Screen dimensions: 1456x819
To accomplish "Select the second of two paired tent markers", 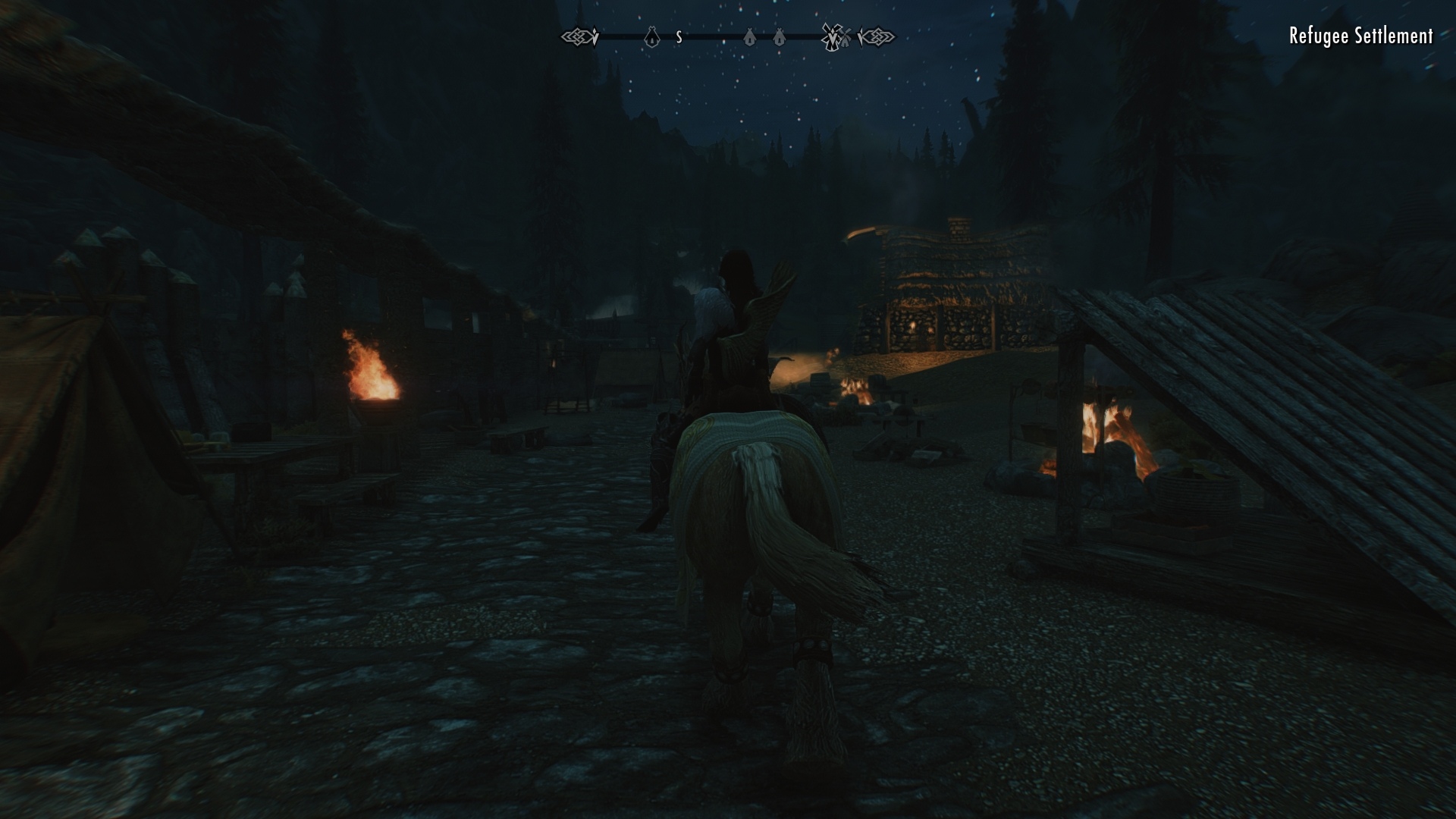I will (779, 35).
